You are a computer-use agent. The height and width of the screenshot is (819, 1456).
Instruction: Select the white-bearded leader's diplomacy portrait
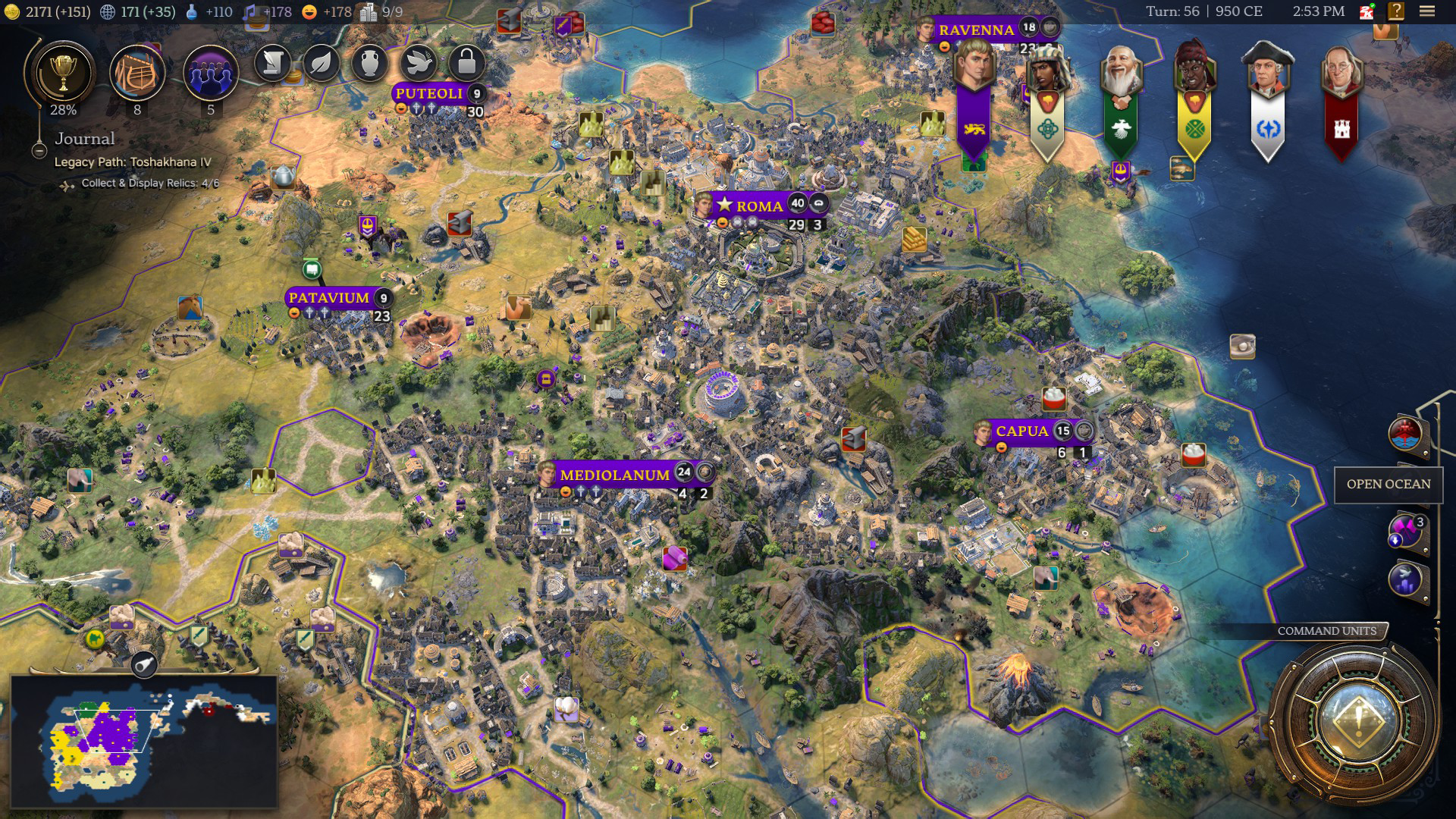pos(1120,74)
